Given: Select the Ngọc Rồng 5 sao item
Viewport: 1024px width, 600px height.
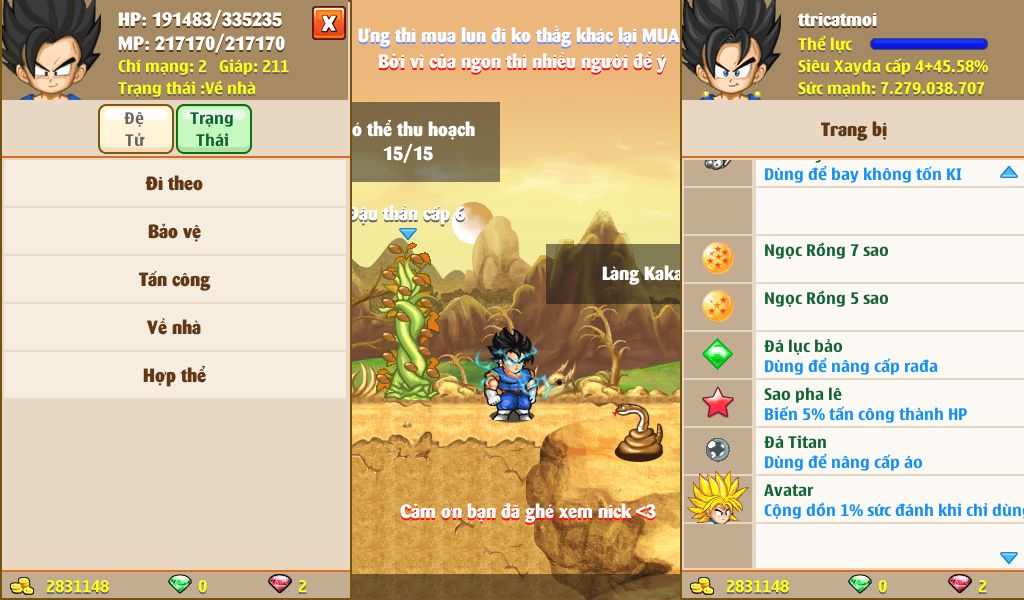Looking at the screenshot, I should point(852,307).
